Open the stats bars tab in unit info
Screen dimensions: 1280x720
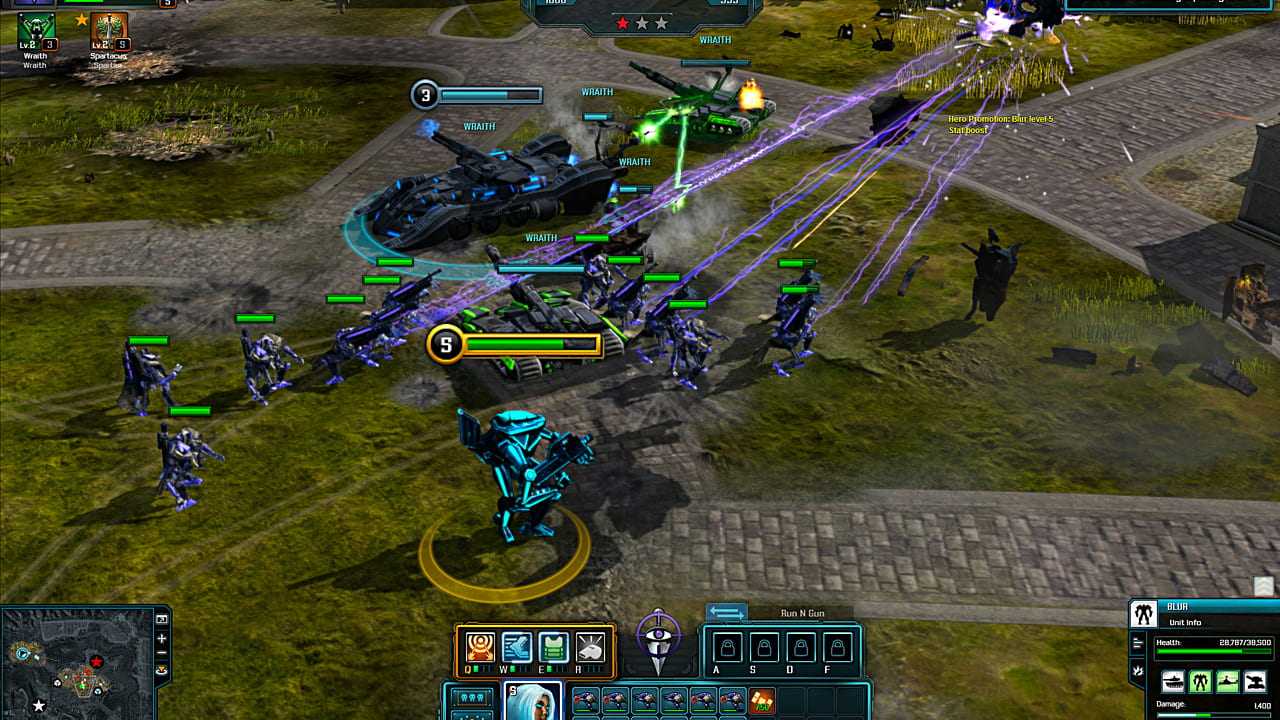point(1138,643)
